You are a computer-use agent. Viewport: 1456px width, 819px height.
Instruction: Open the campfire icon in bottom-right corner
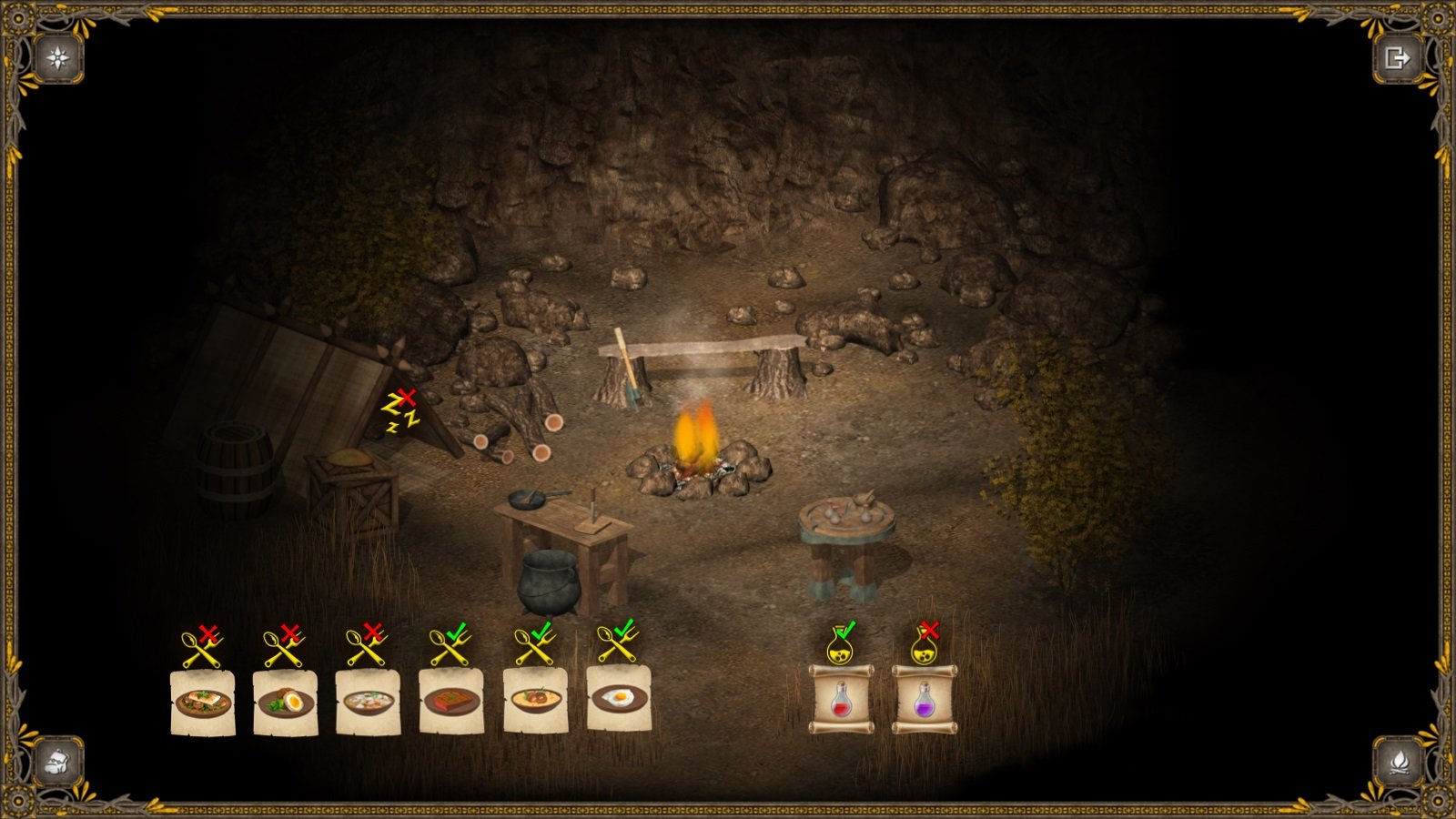point(1399,763)
